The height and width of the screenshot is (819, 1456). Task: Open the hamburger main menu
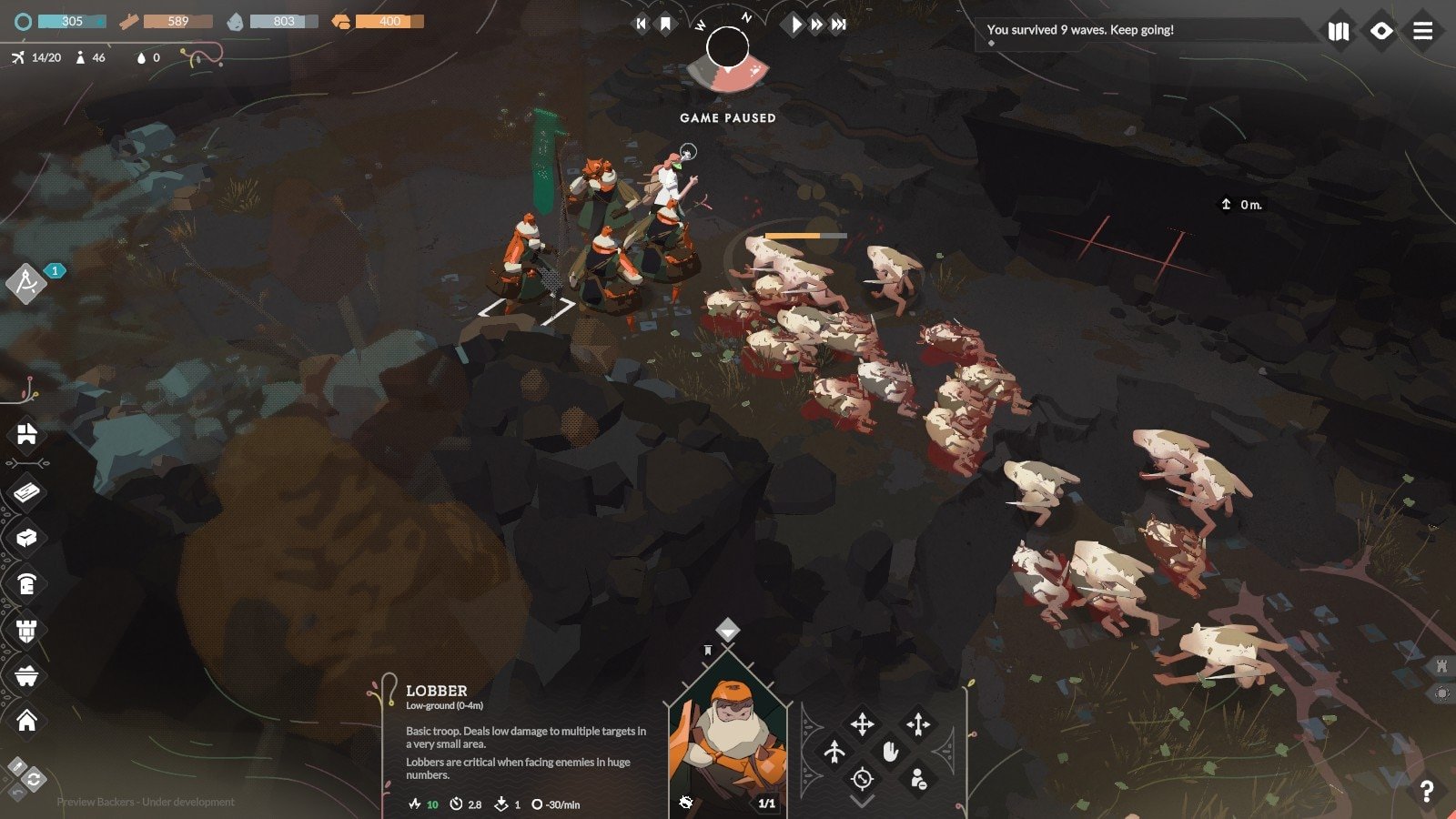1423,32
